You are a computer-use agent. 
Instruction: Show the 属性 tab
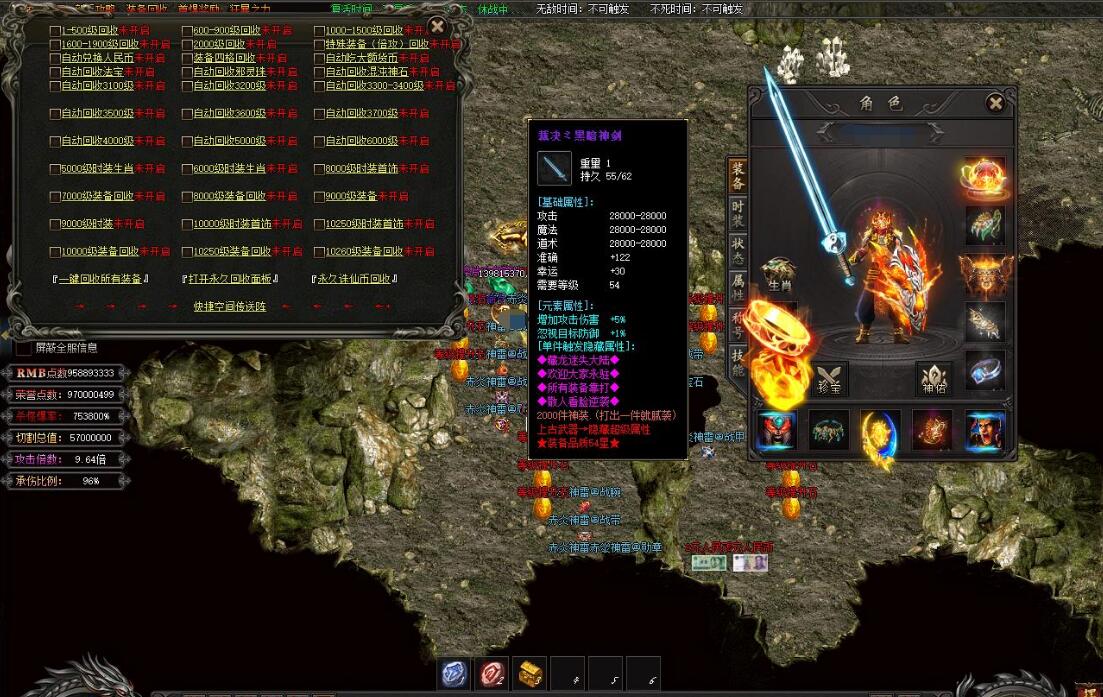click(x=737, y=285)
